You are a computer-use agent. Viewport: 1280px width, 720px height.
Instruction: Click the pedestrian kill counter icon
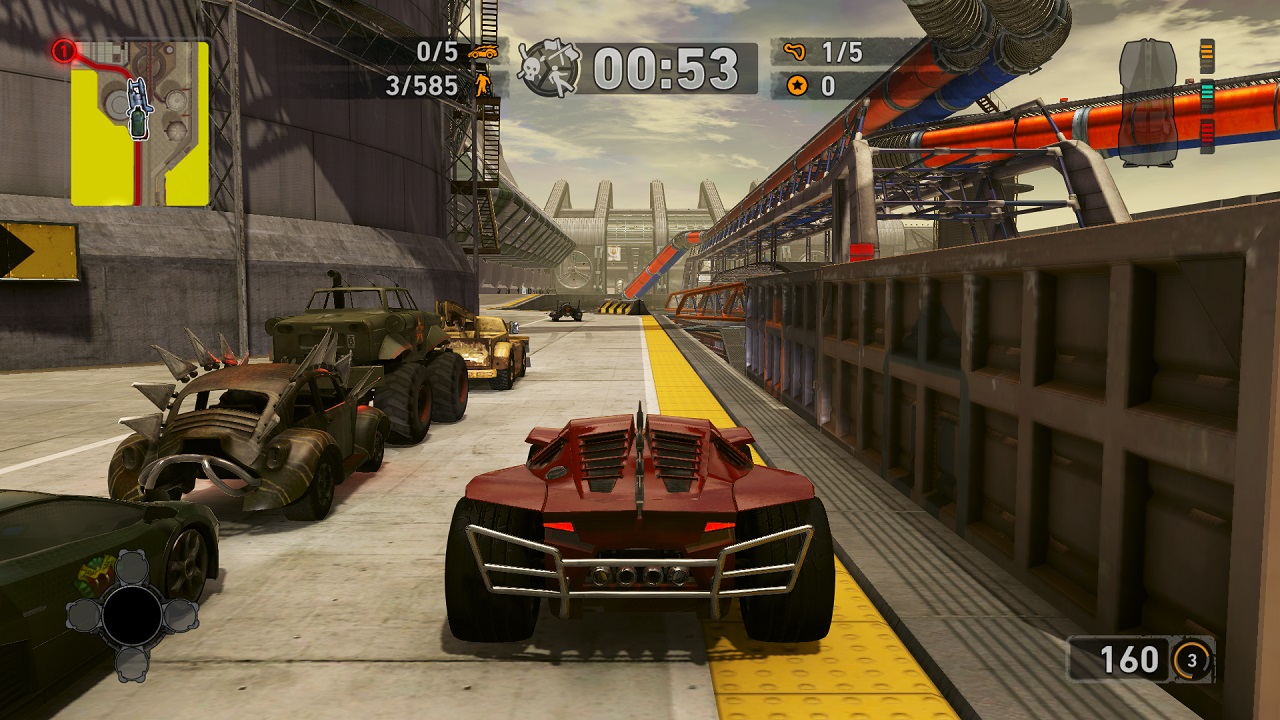click(x=483, y=84)
